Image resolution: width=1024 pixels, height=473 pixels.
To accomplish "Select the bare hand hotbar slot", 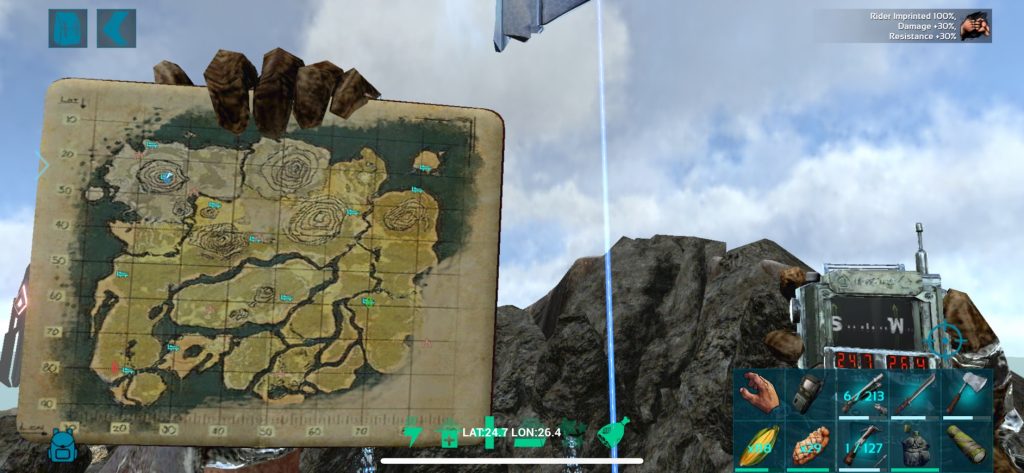I will (760, 393).
